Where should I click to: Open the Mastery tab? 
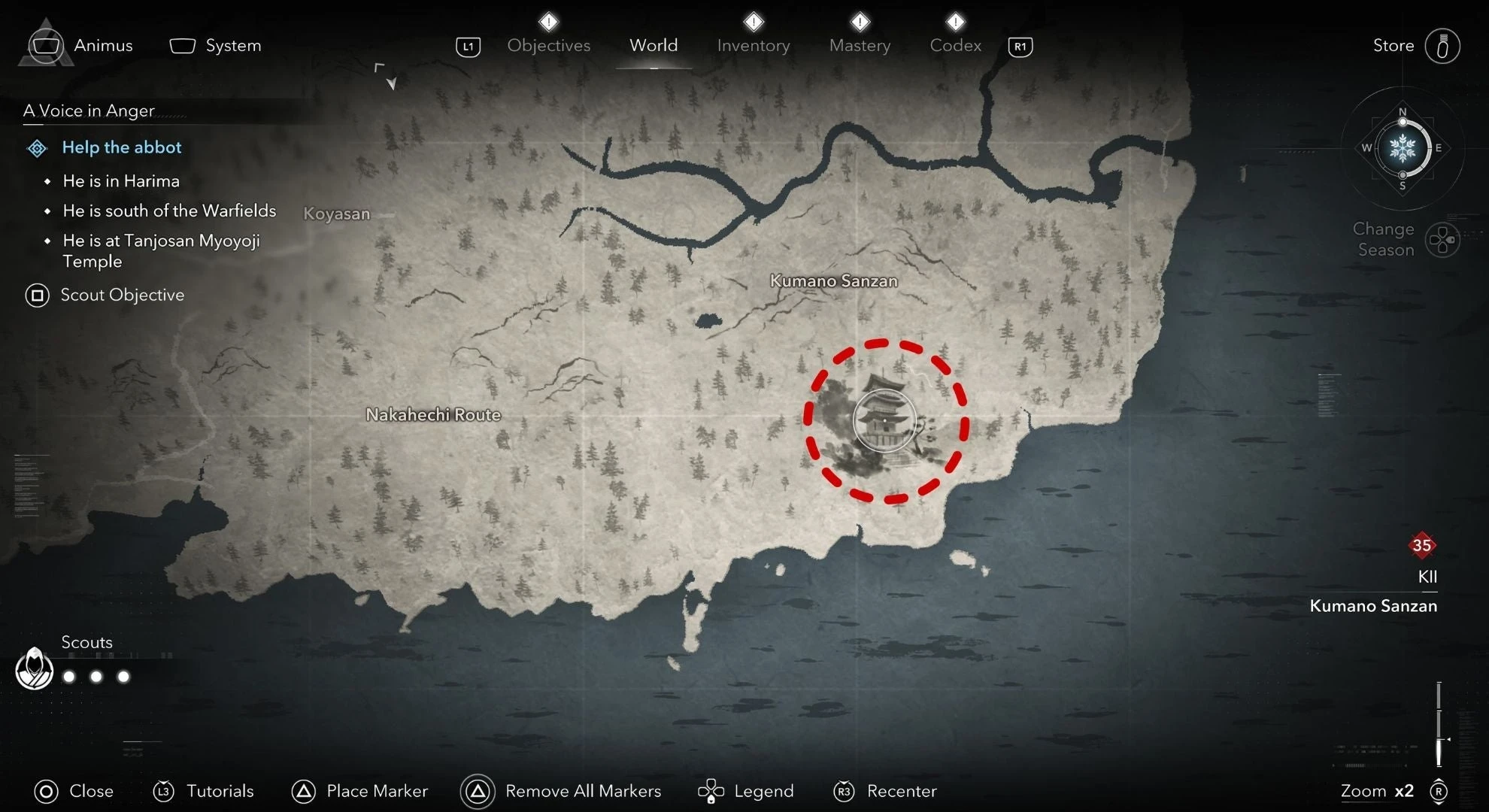[x=860, y=45]
